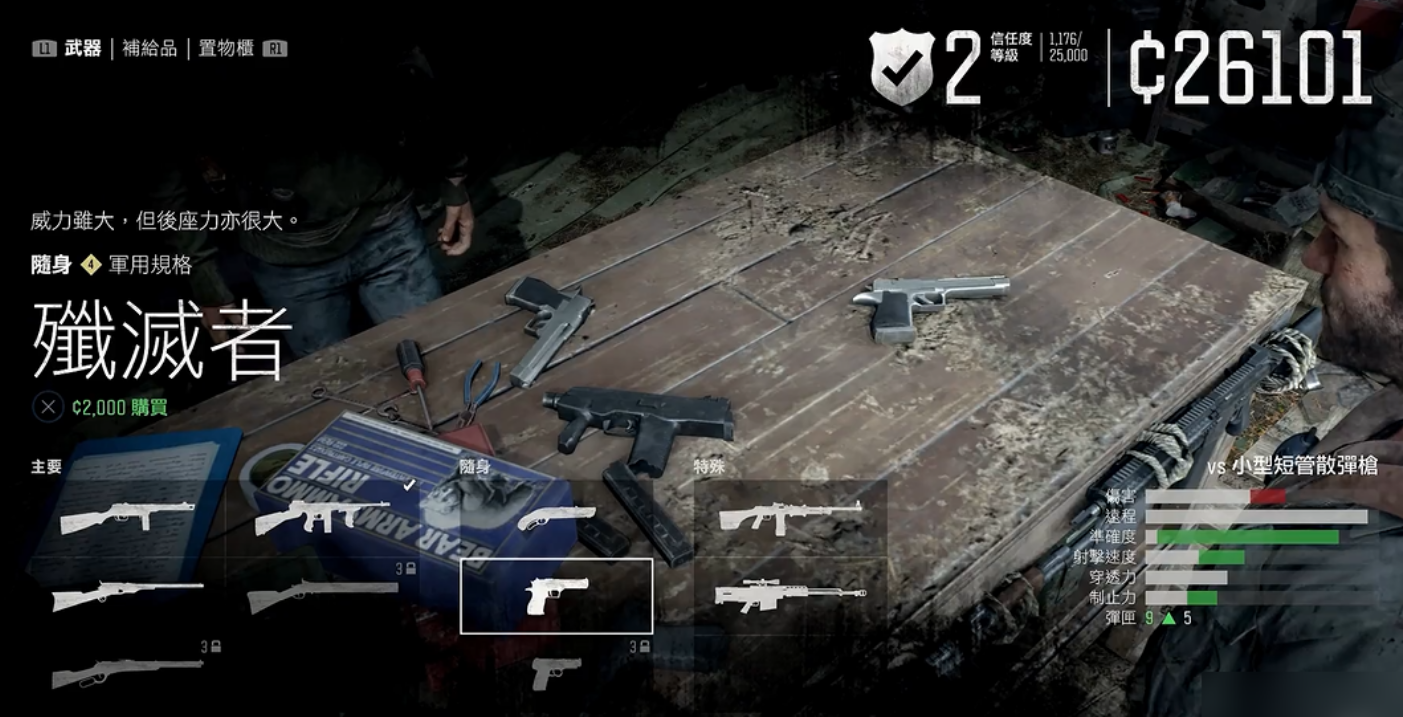Open the 置物櫃 locker tab
This screenshot has height=717, width=1403.
(x=226, y=48)
